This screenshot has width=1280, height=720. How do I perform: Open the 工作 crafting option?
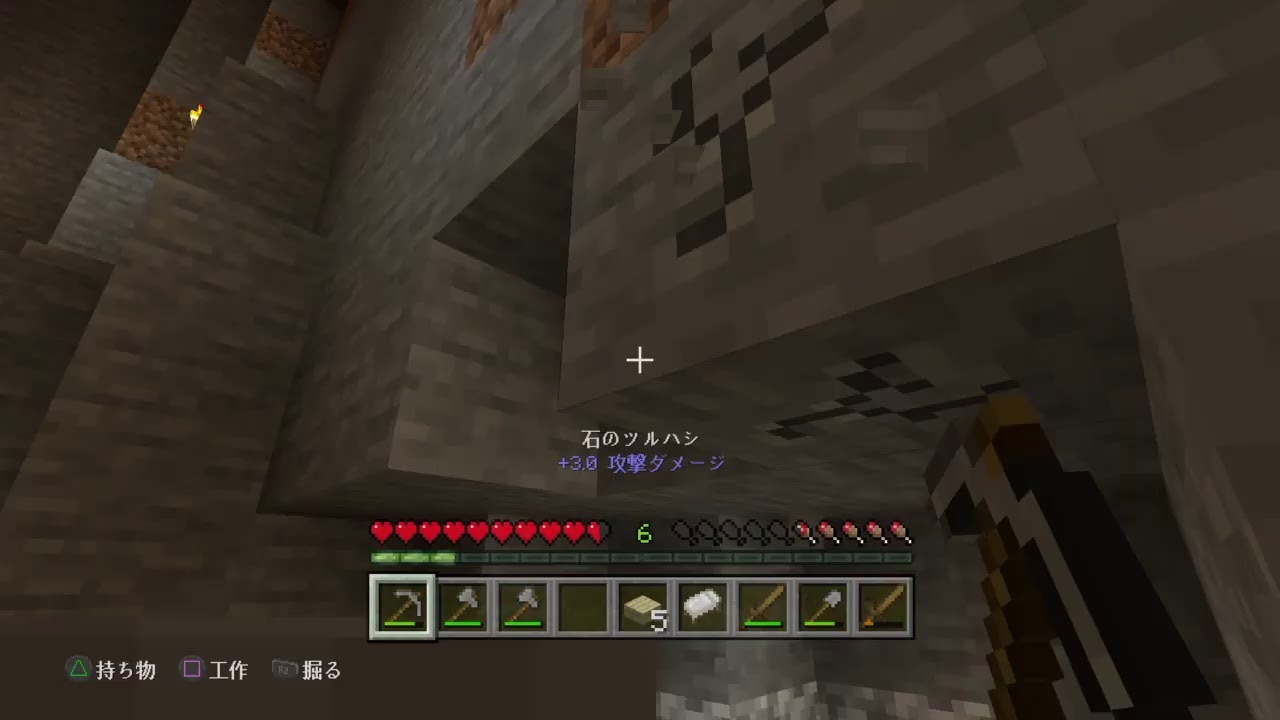click(x=226, y=671)
